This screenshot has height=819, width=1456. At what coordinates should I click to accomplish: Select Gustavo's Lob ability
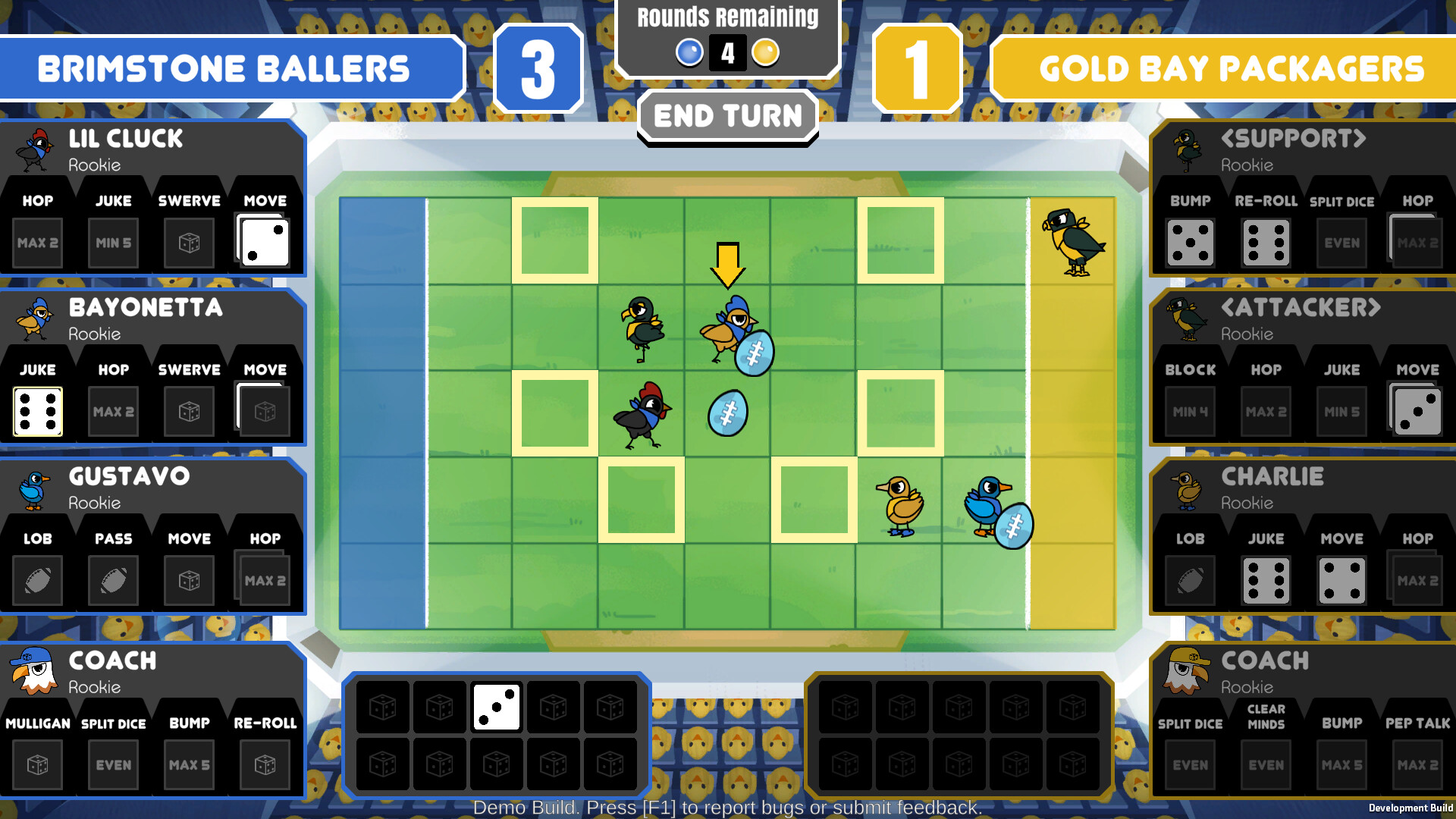(x=38, y=580)
